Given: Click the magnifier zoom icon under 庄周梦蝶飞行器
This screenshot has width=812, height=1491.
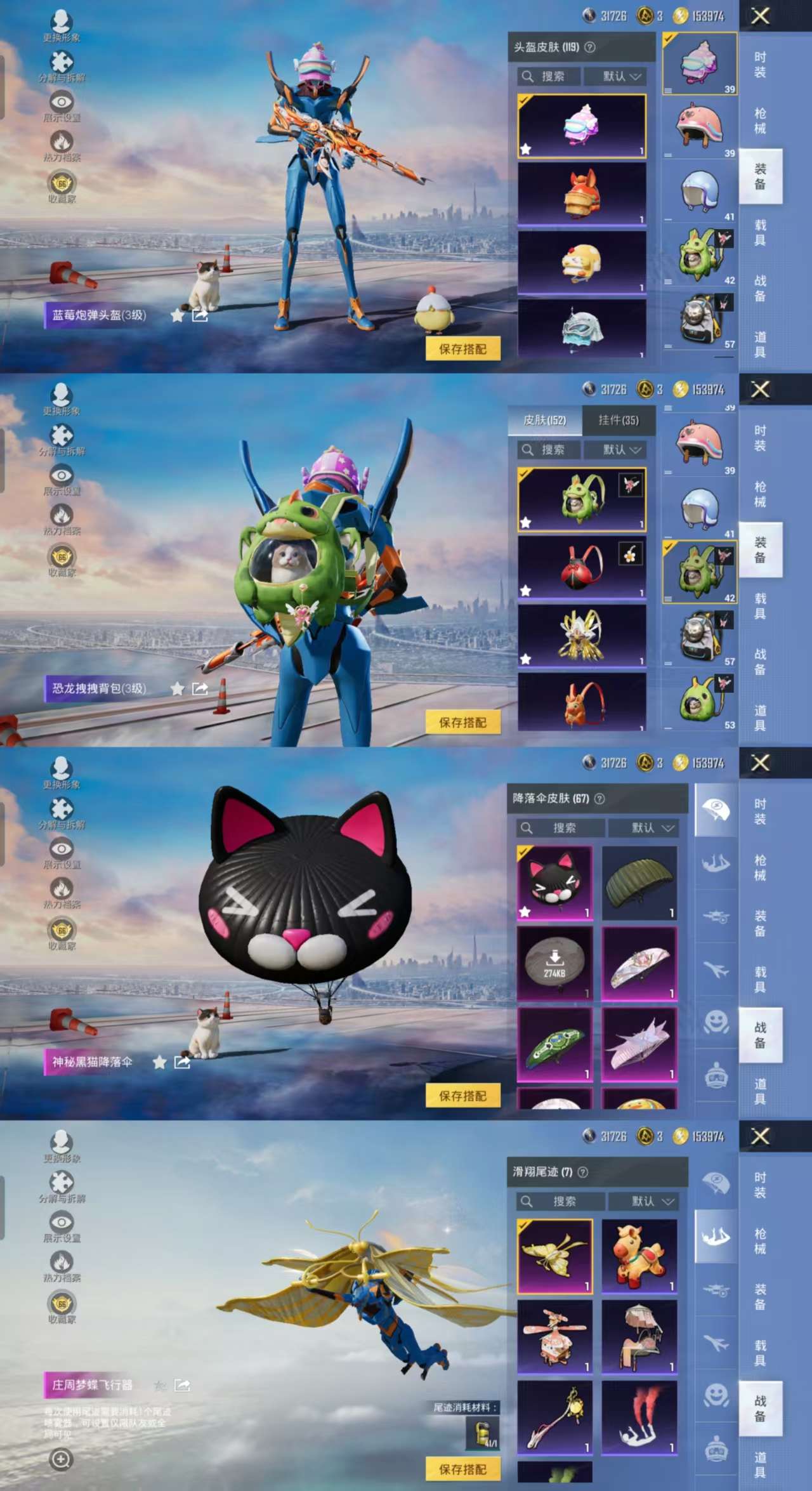Looking at the screenshot, I should click(x=61, y=1460).
